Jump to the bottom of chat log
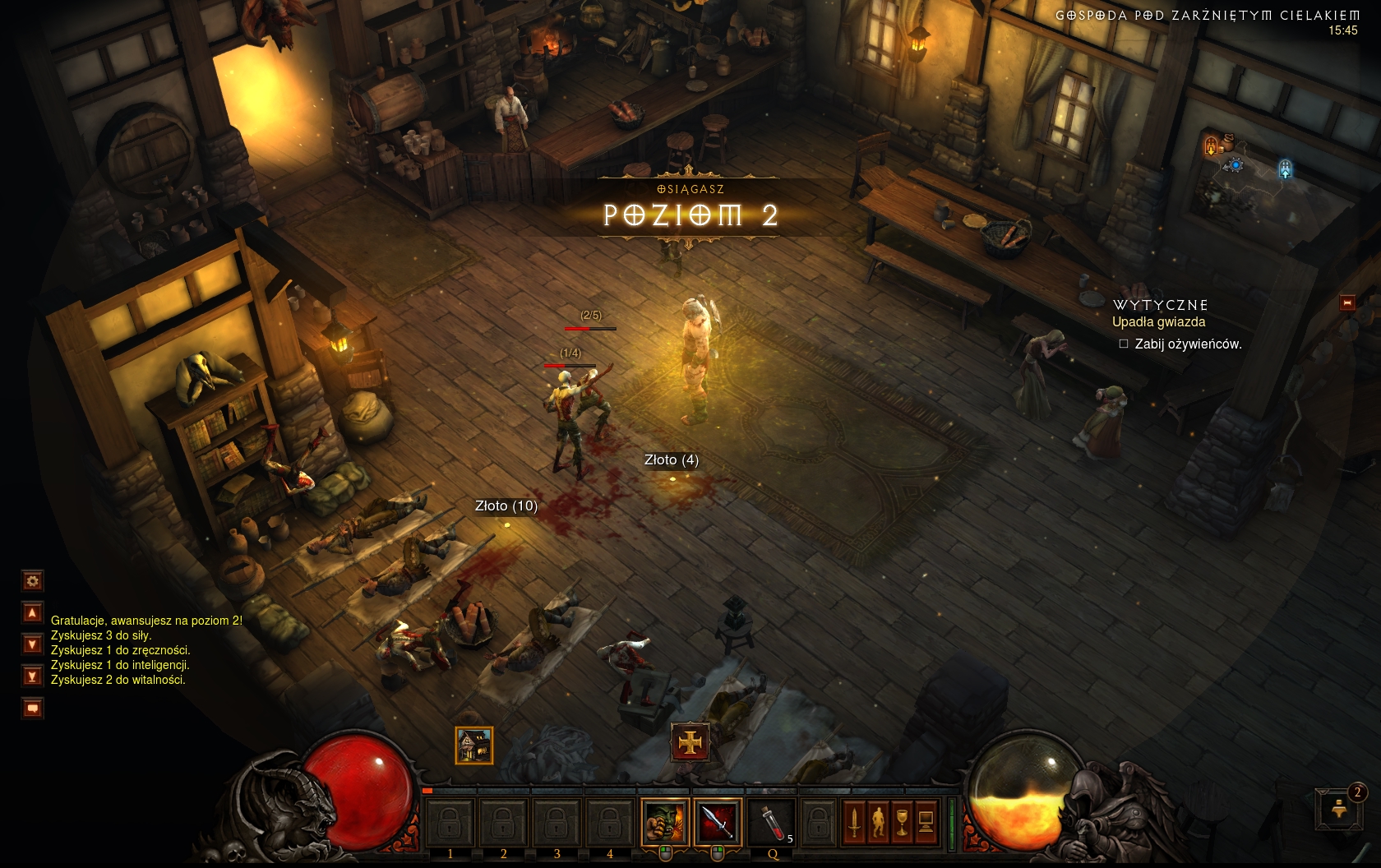 [x=32, y=676]
